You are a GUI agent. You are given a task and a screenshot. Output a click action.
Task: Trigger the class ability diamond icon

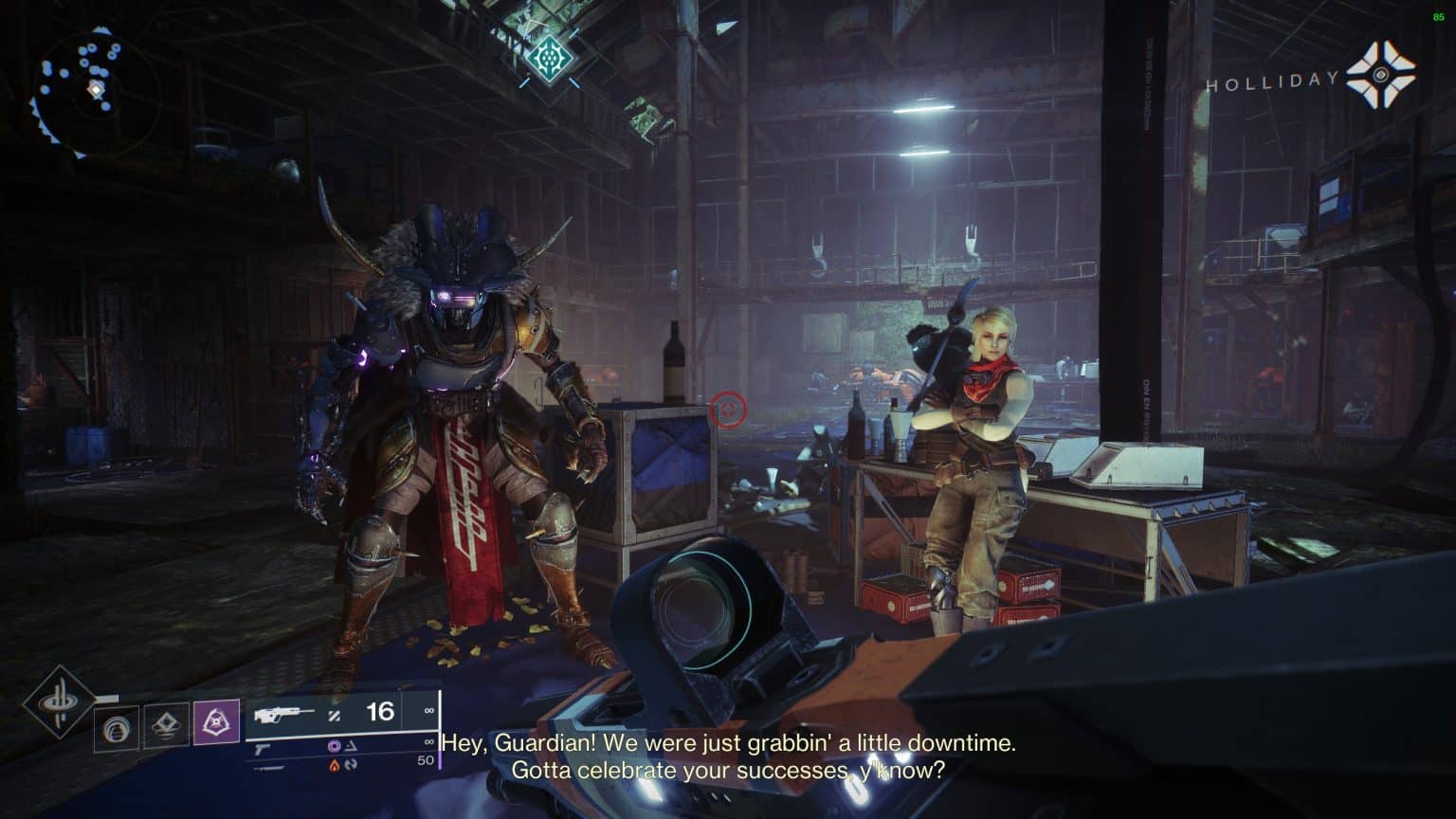[x=165, y=727]
